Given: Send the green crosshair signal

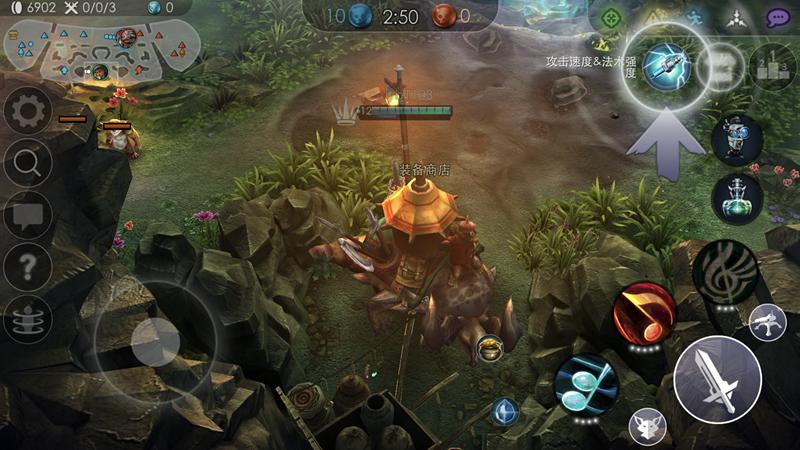Looking at the screenshot, I should [x=610, y=17].
